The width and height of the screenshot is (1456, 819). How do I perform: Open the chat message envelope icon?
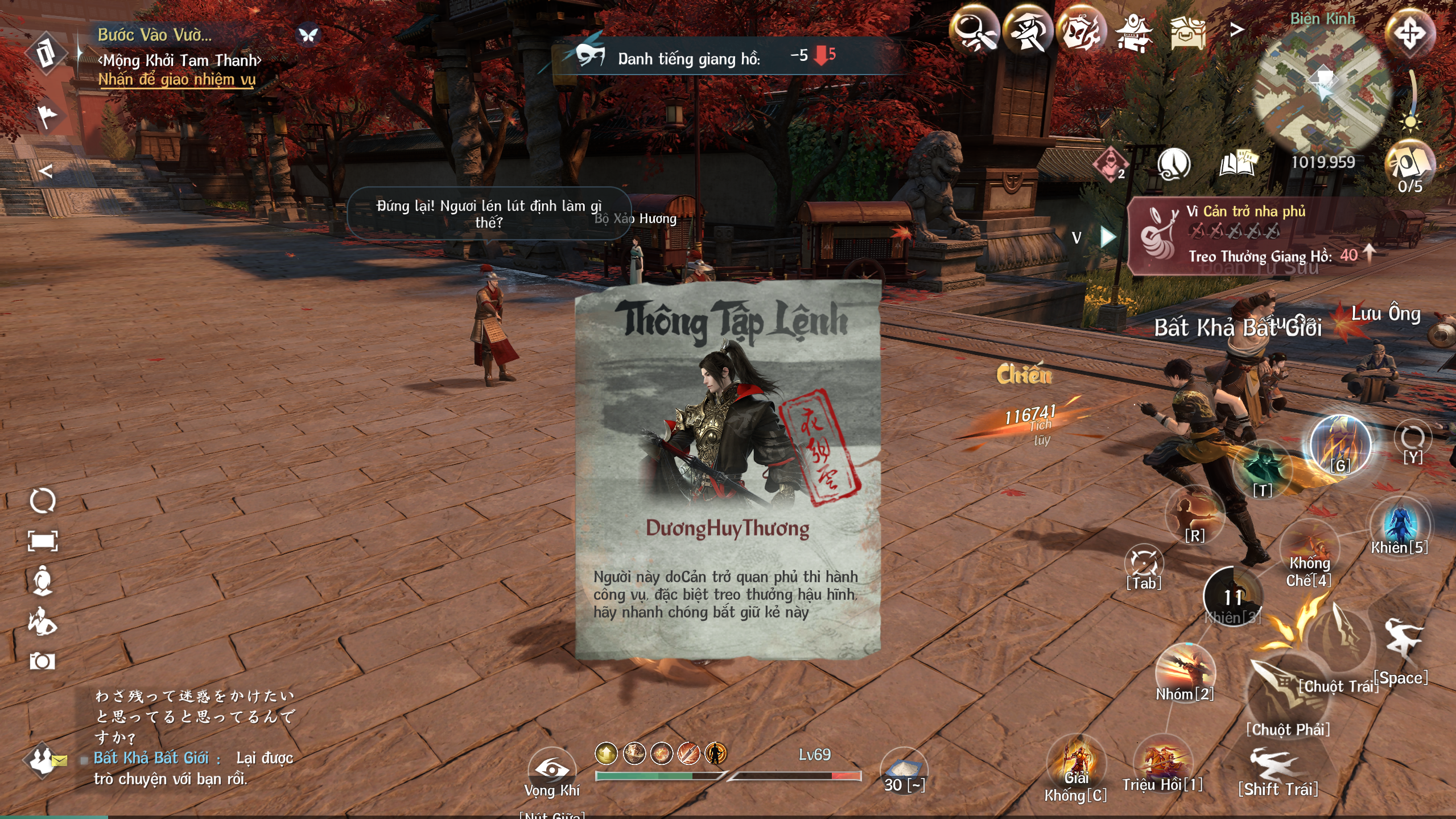[59, 760]
